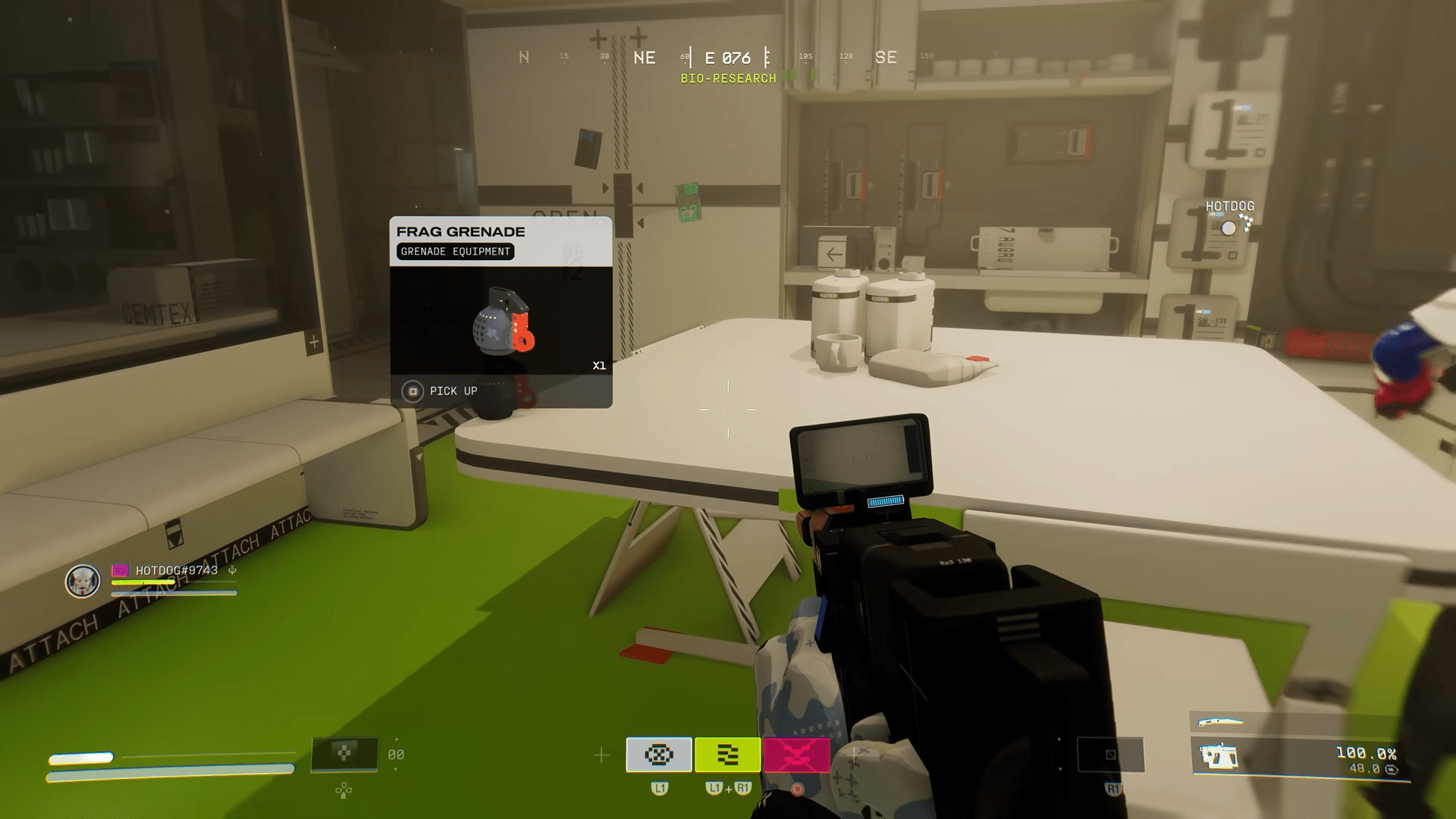Click the consumable slot with dotted icon
Screen dimensions: 1456x819
[344, 754]
